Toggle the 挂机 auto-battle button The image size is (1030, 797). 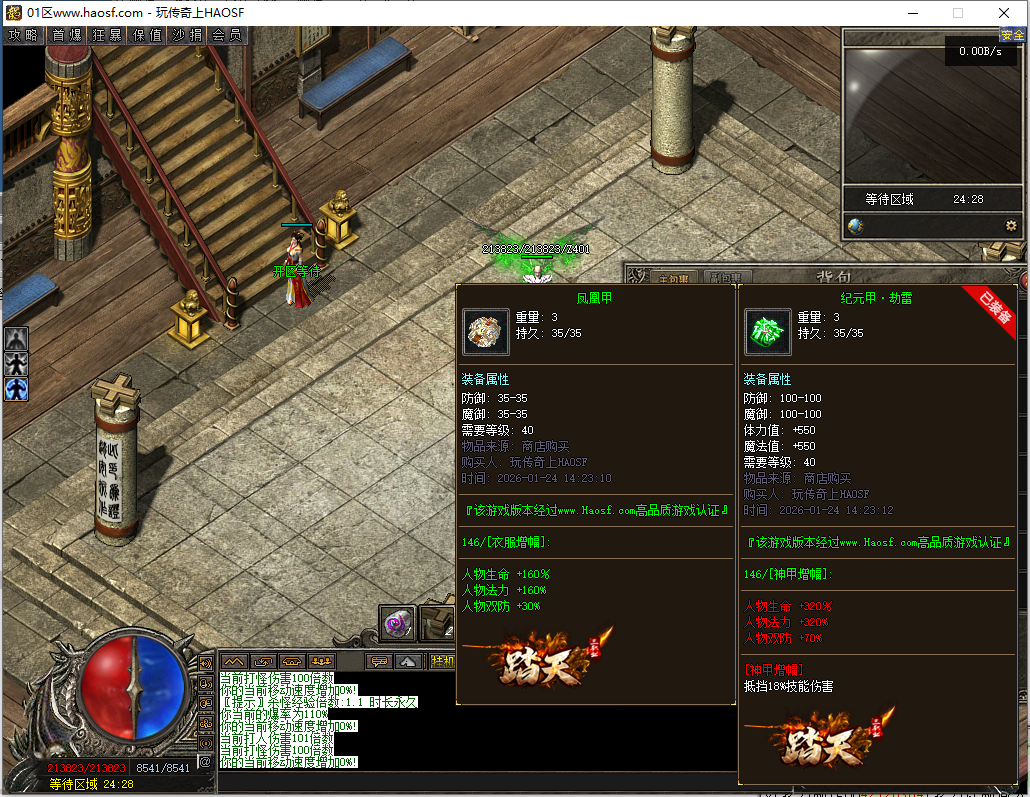(441, 661)
